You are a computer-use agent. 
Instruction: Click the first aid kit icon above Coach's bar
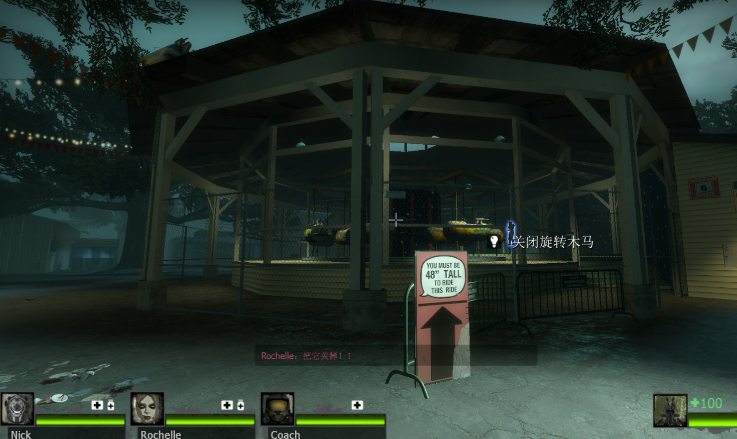point(357,405)
